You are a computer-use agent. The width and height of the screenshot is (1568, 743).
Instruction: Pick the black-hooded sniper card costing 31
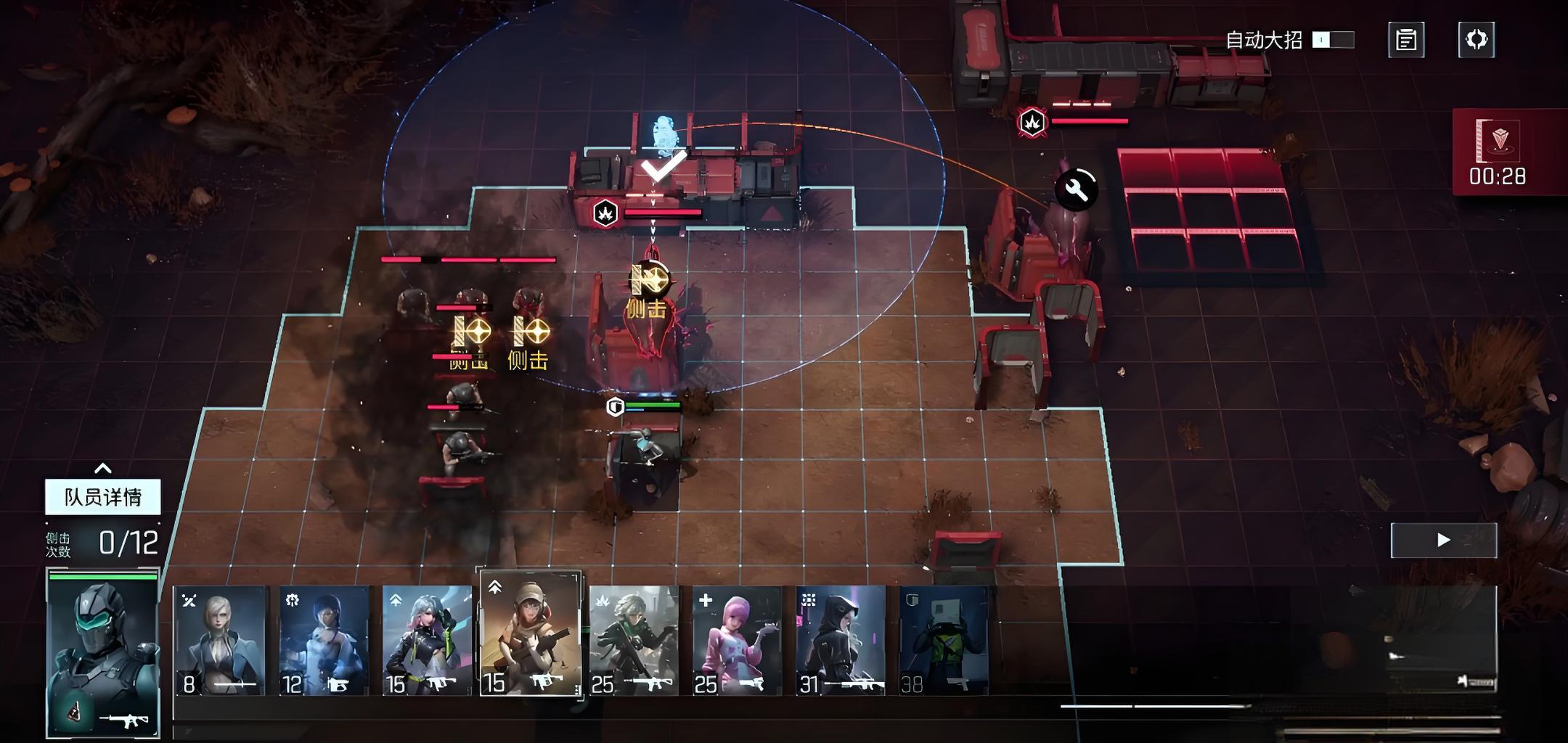(841, 641)
